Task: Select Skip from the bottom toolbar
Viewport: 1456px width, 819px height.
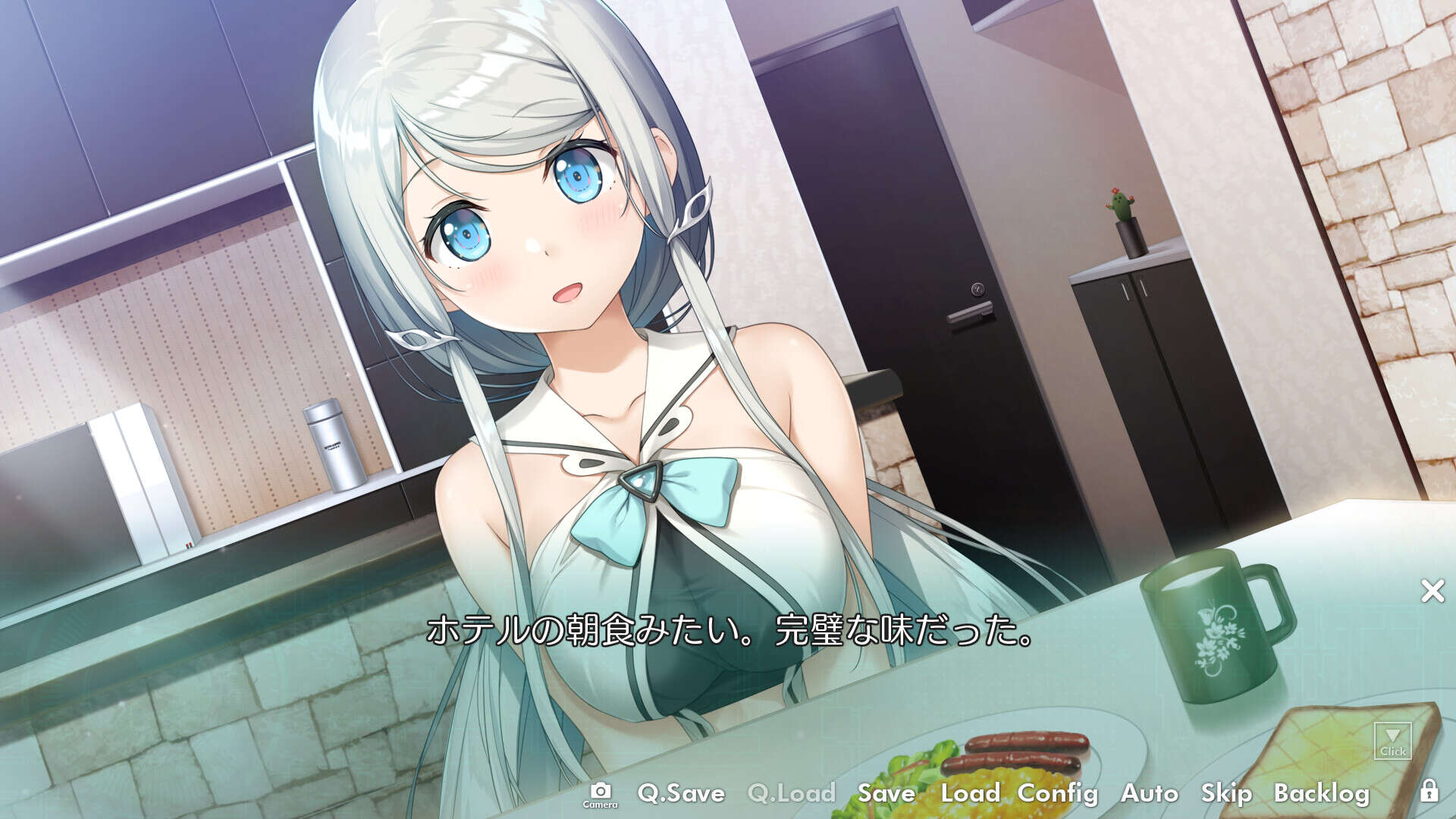Action: point(1227,795)
